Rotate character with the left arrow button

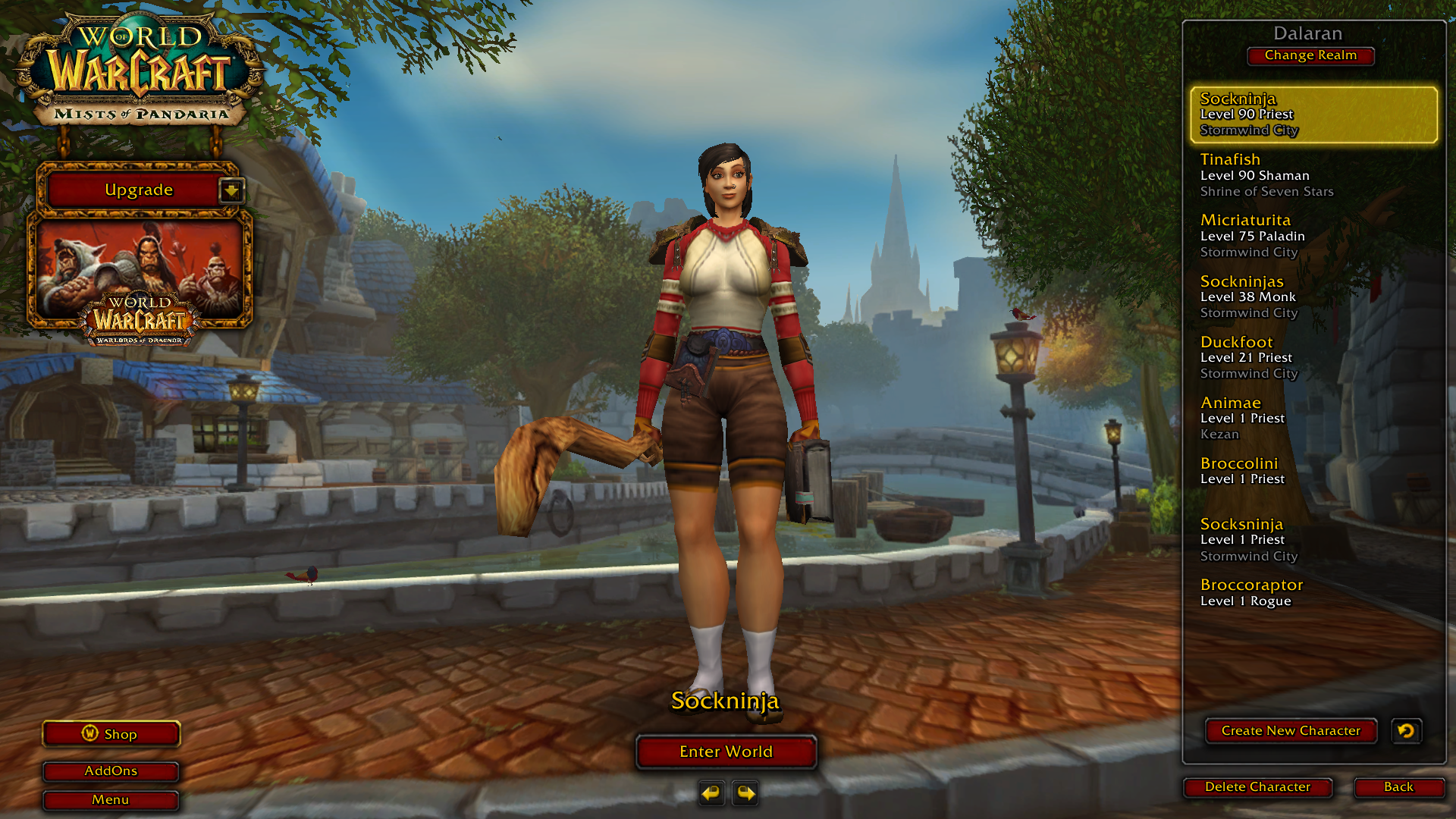coord(711,793)
